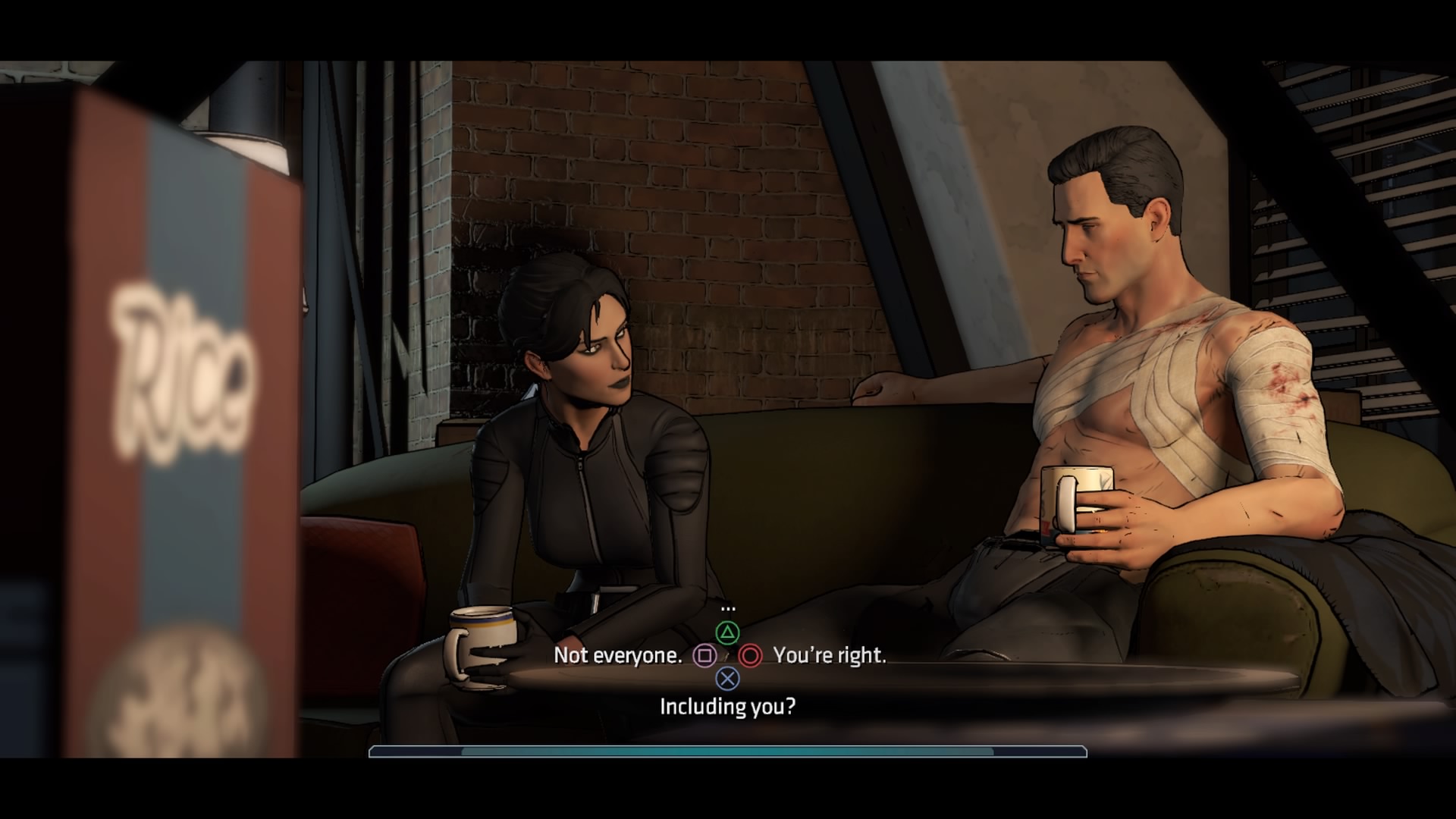Select the "You're right." dialogue option
The height and width of the screenshot is (819, 1456).
pos(829,655)
